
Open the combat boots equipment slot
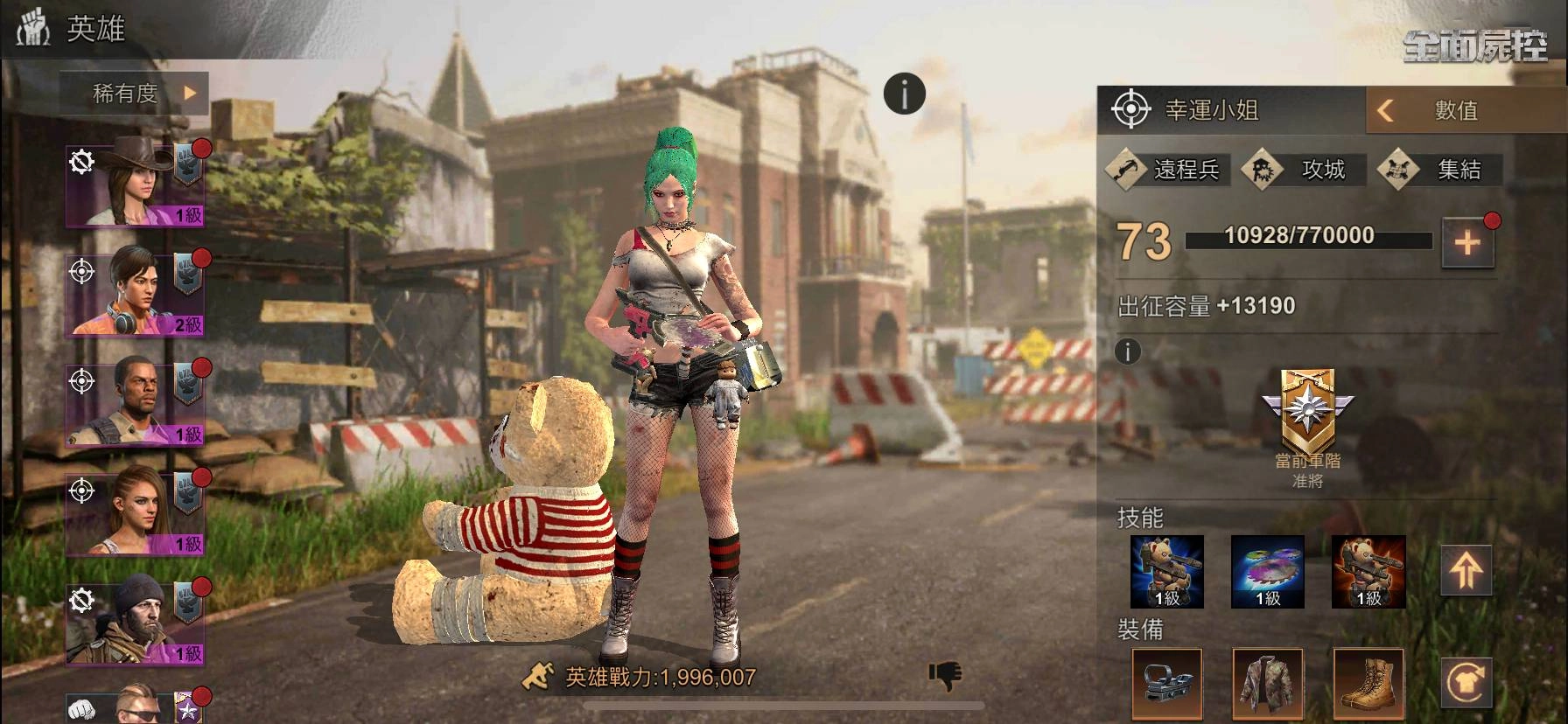pyautogui.click(x=1368, y=683)
